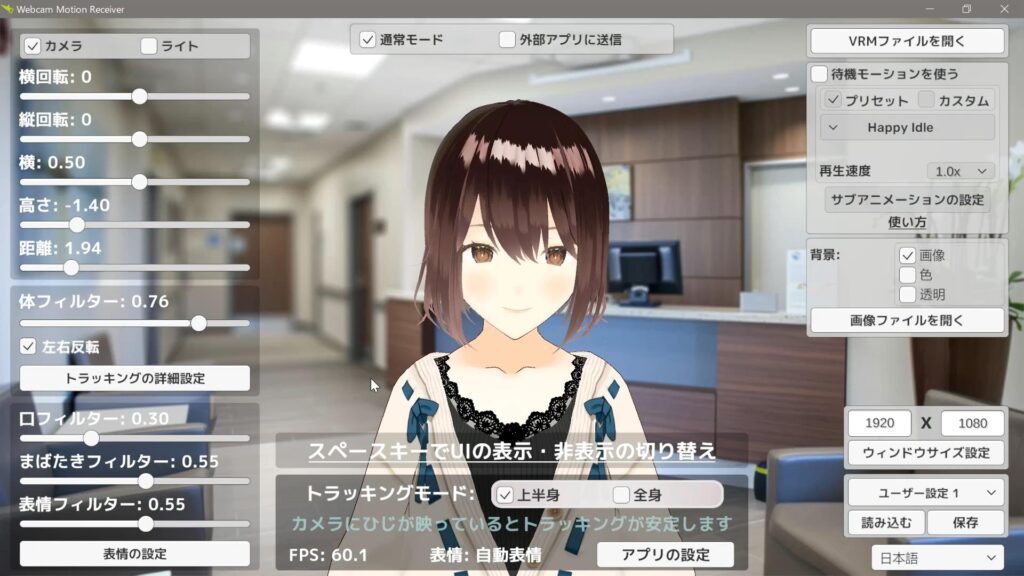Image resolution: width=1024 pixels, height=576 pixels.
Task: Toggle the 通常モード checkbox
Action: 367,40
